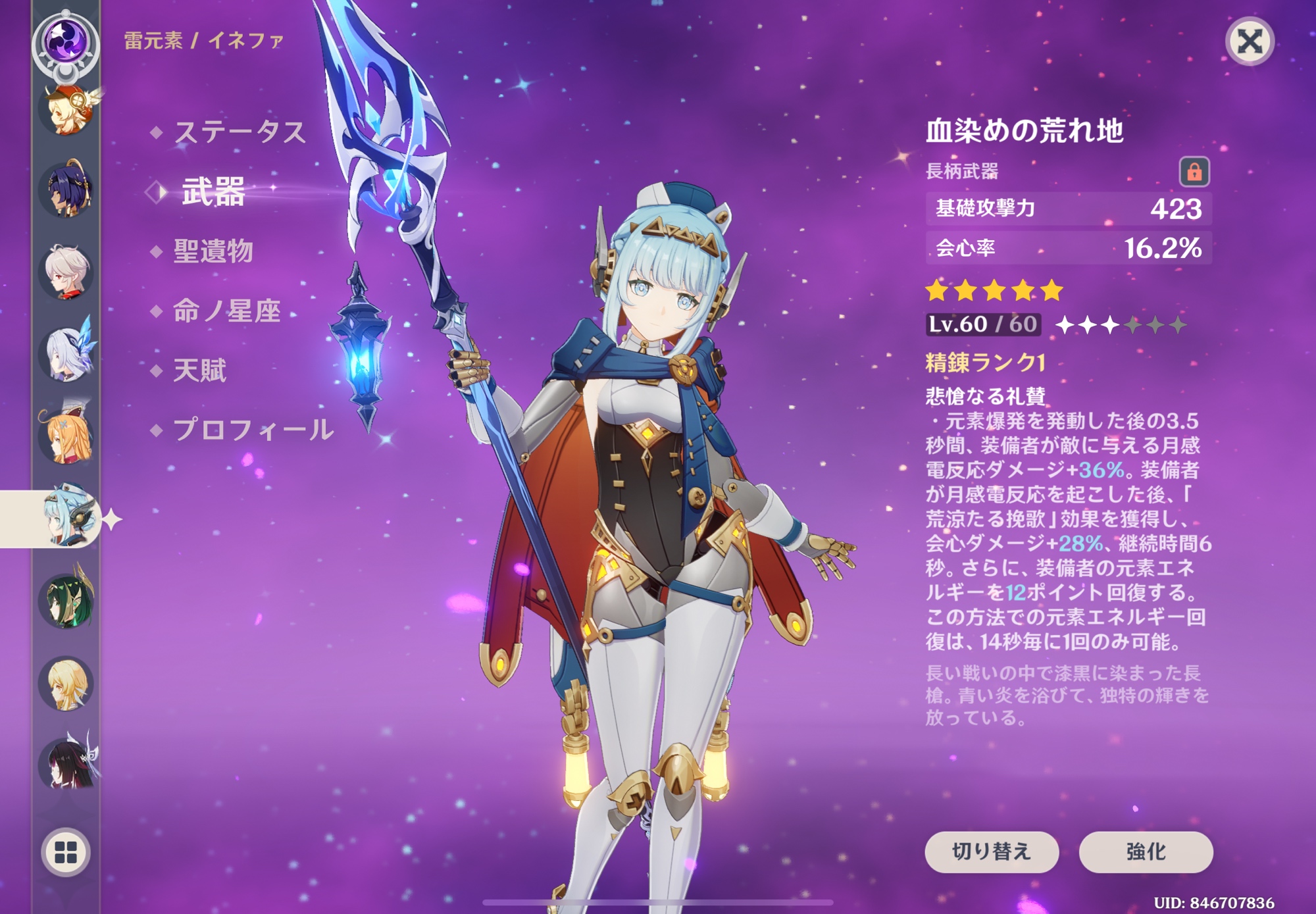Switch to the blonde Traveler portrait
Image resolution: width=1316 pixels, height=914 pixels.
(66, 683)
